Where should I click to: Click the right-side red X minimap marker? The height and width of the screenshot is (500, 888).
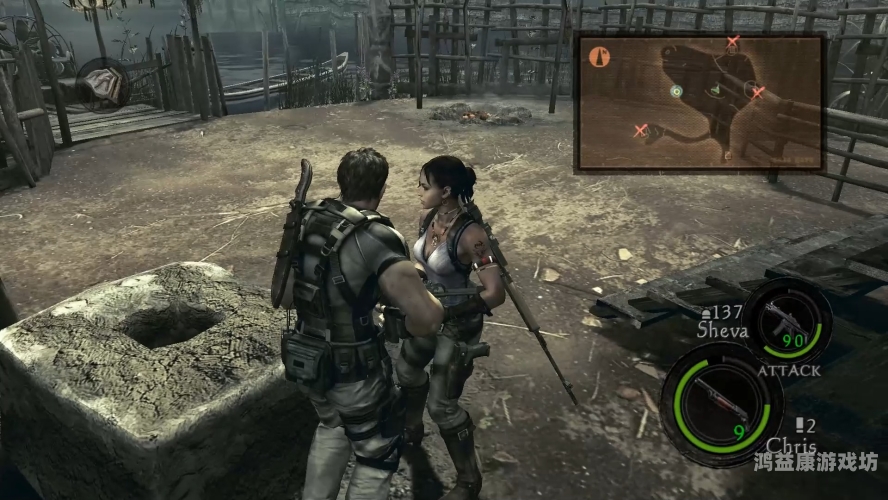pyautogui.click(x=758, y=92)
